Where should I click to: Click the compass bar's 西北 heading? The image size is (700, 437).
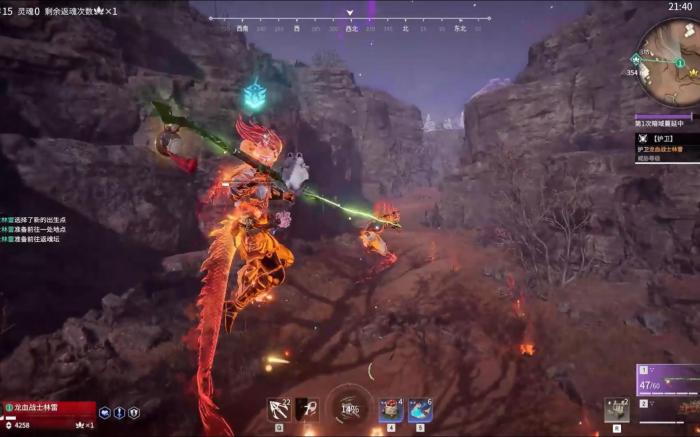point(350,29)
